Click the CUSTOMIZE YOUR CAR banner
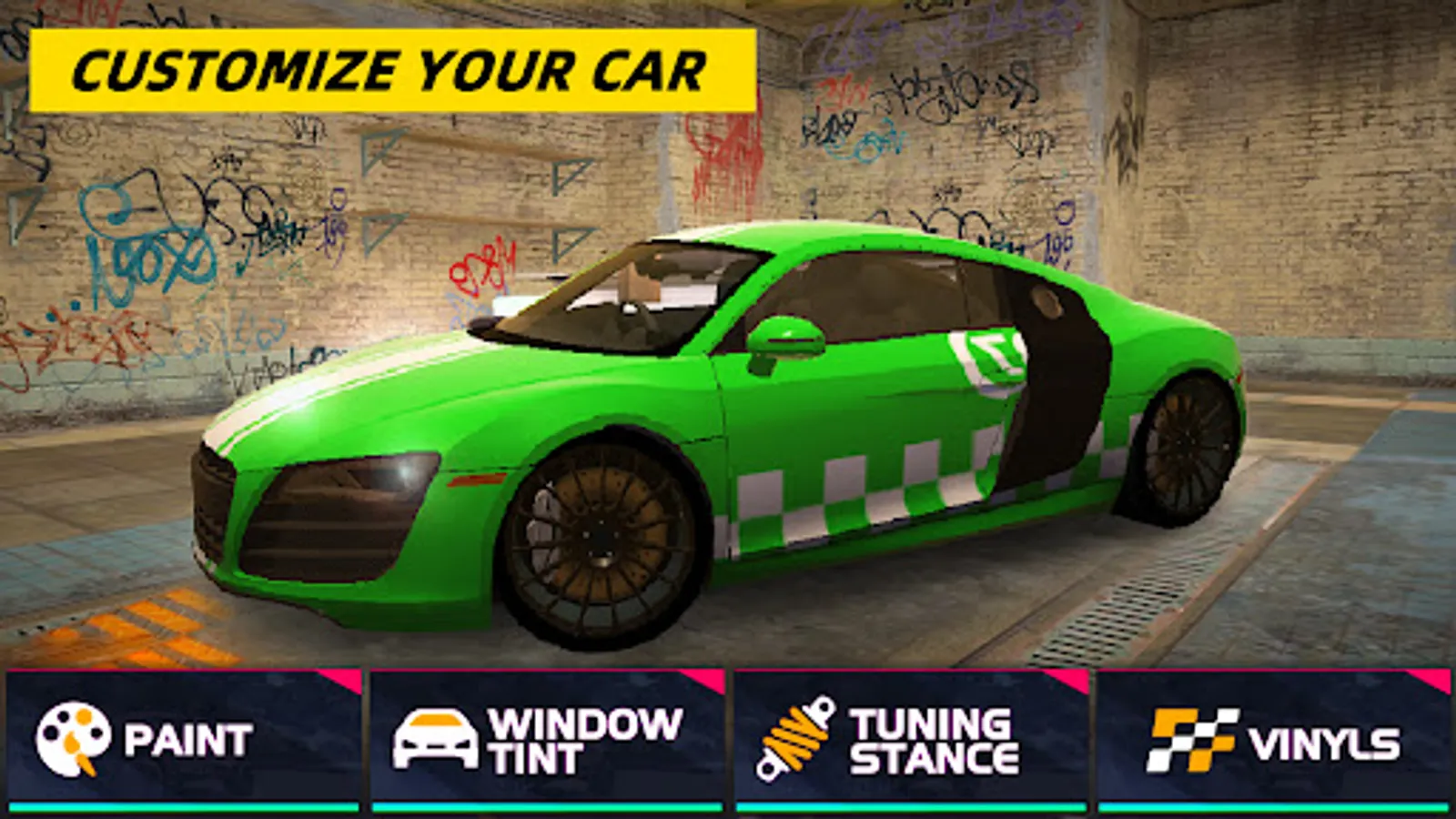Viewport: 1456px width, 819px height. click(x=391, y=66)
